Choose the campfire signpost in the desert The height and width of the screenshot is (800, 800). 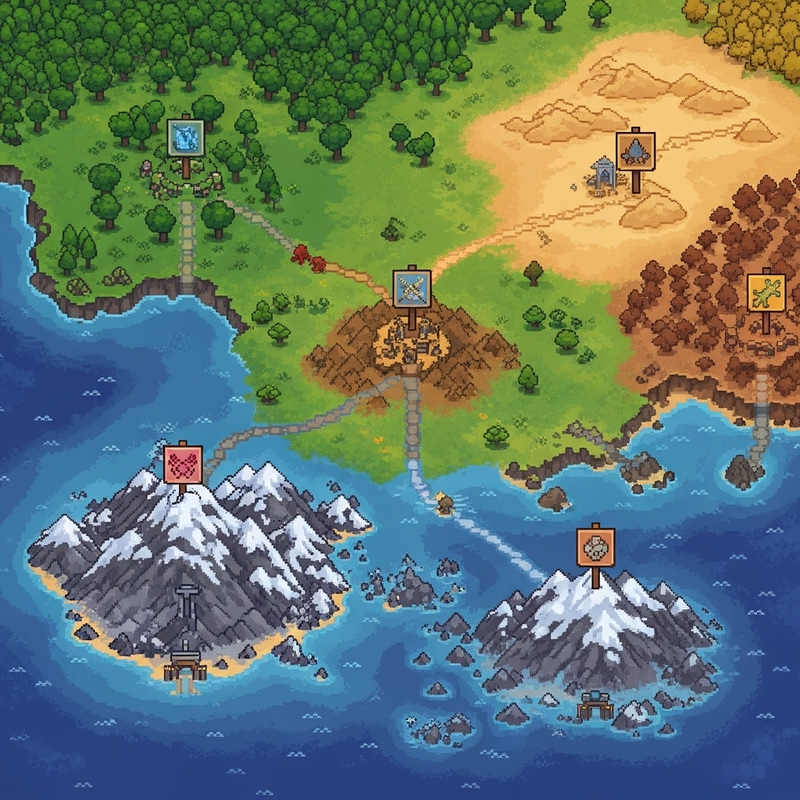(x=634, y=149)
